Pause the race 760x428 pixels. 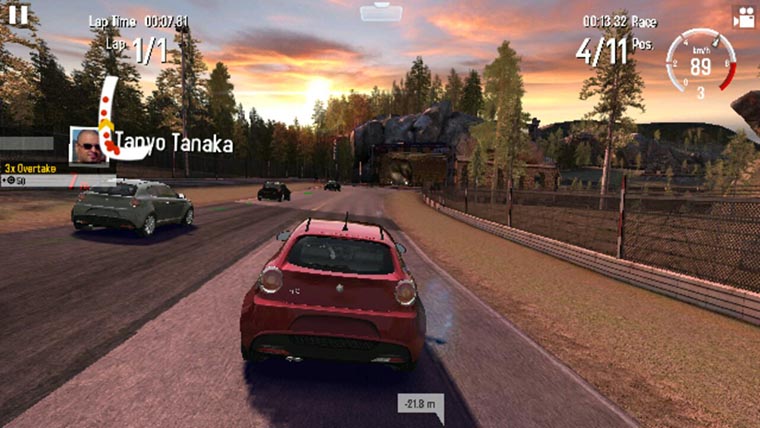(x=18, y=13)
